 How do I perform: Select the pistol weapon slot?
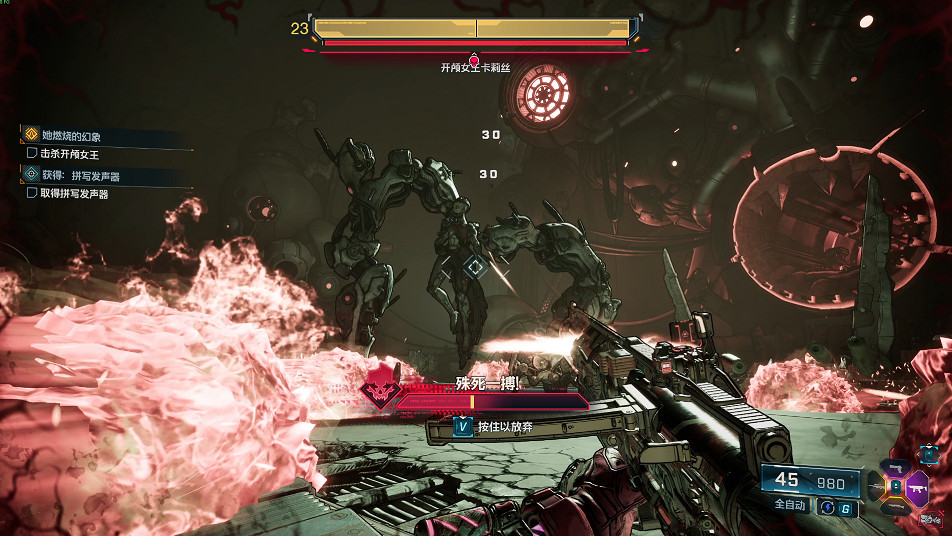[896, 468]
